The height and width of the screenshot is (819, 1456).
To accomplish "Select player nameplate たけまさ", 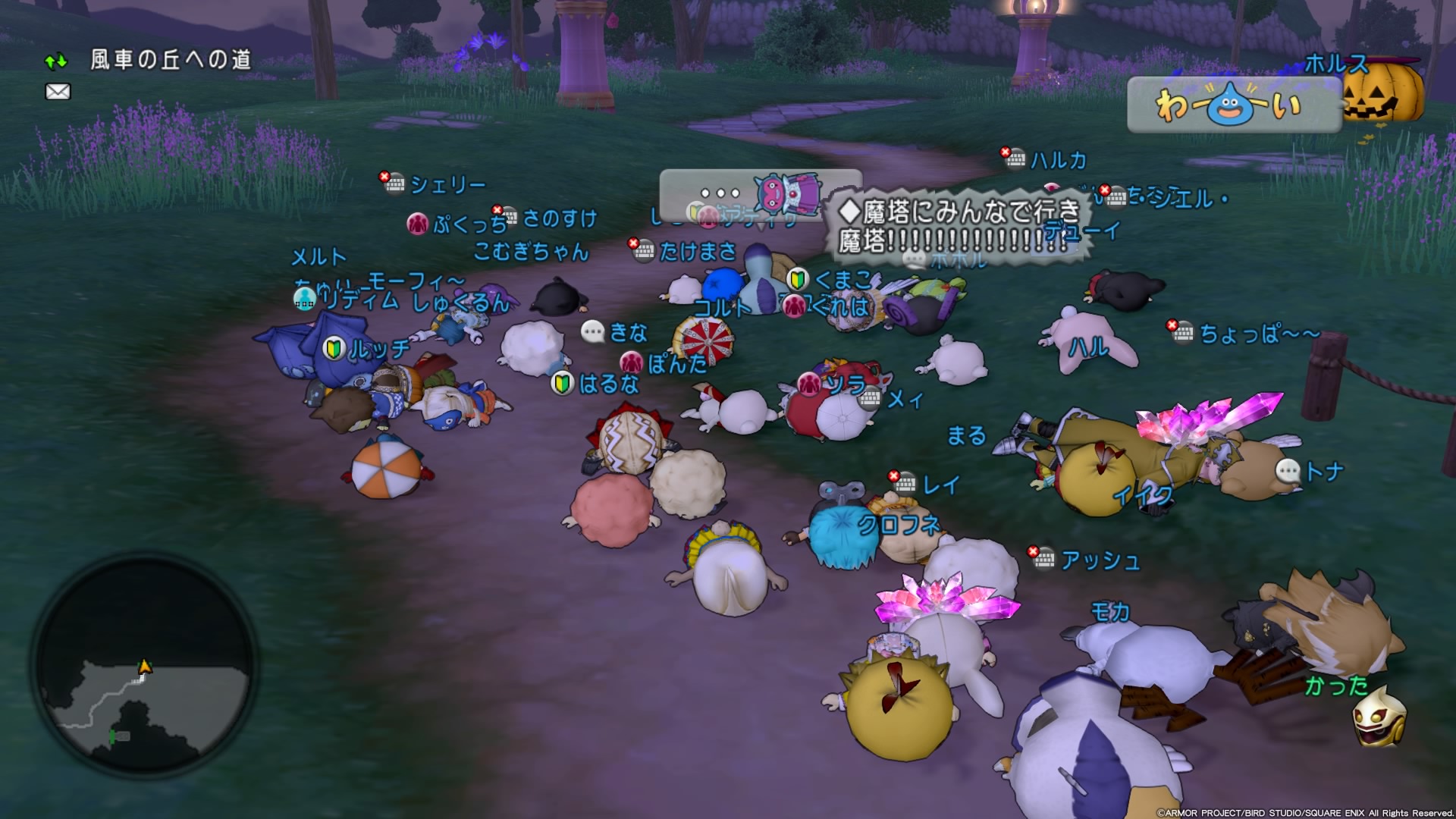I will click(697, 251).
